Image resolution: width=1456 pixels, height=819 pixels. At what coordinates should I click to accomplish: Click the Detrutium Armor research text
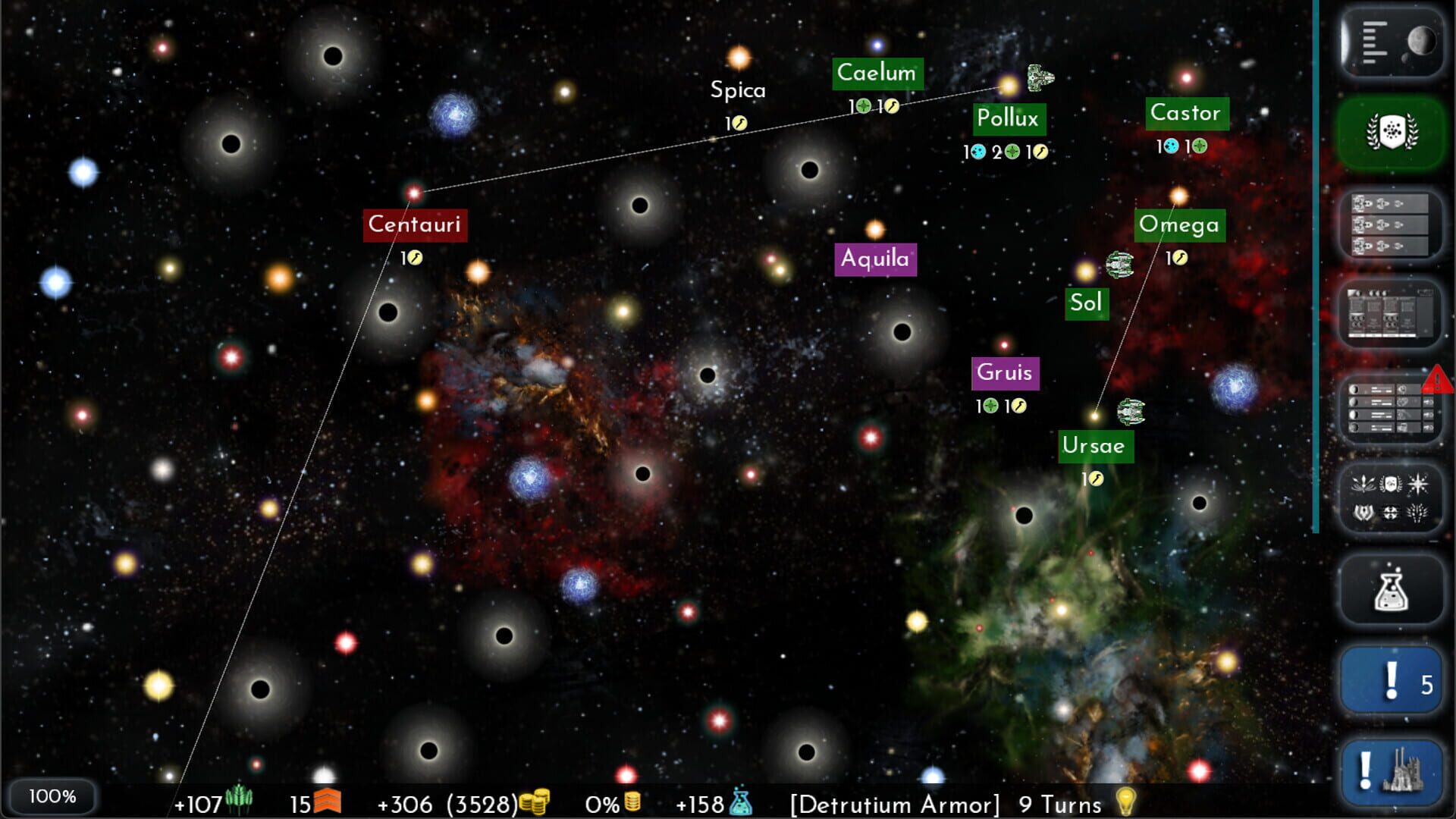coord(893,805)
